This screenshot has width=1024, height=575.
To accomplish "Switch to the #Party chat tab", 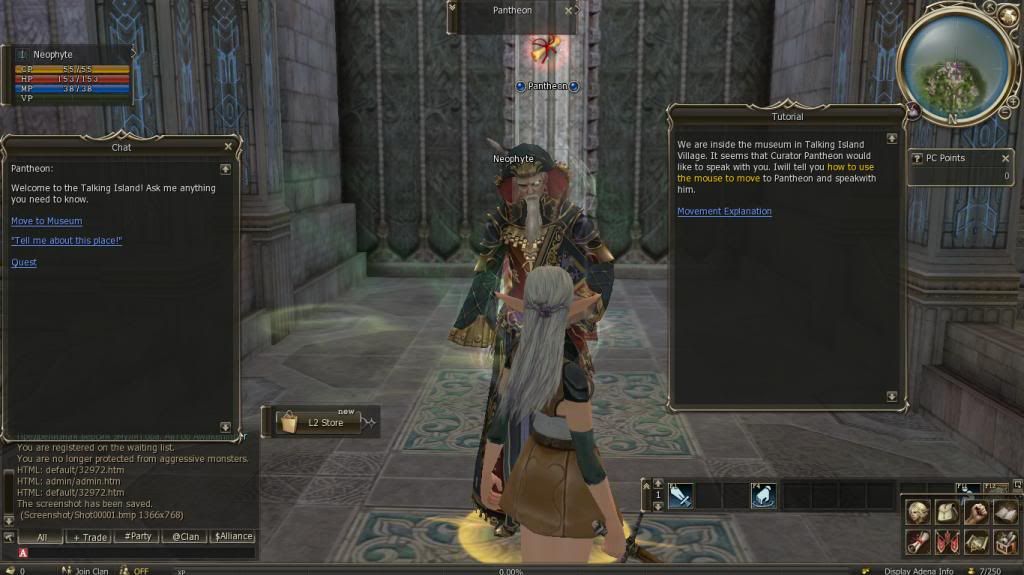I will [137, 537].
